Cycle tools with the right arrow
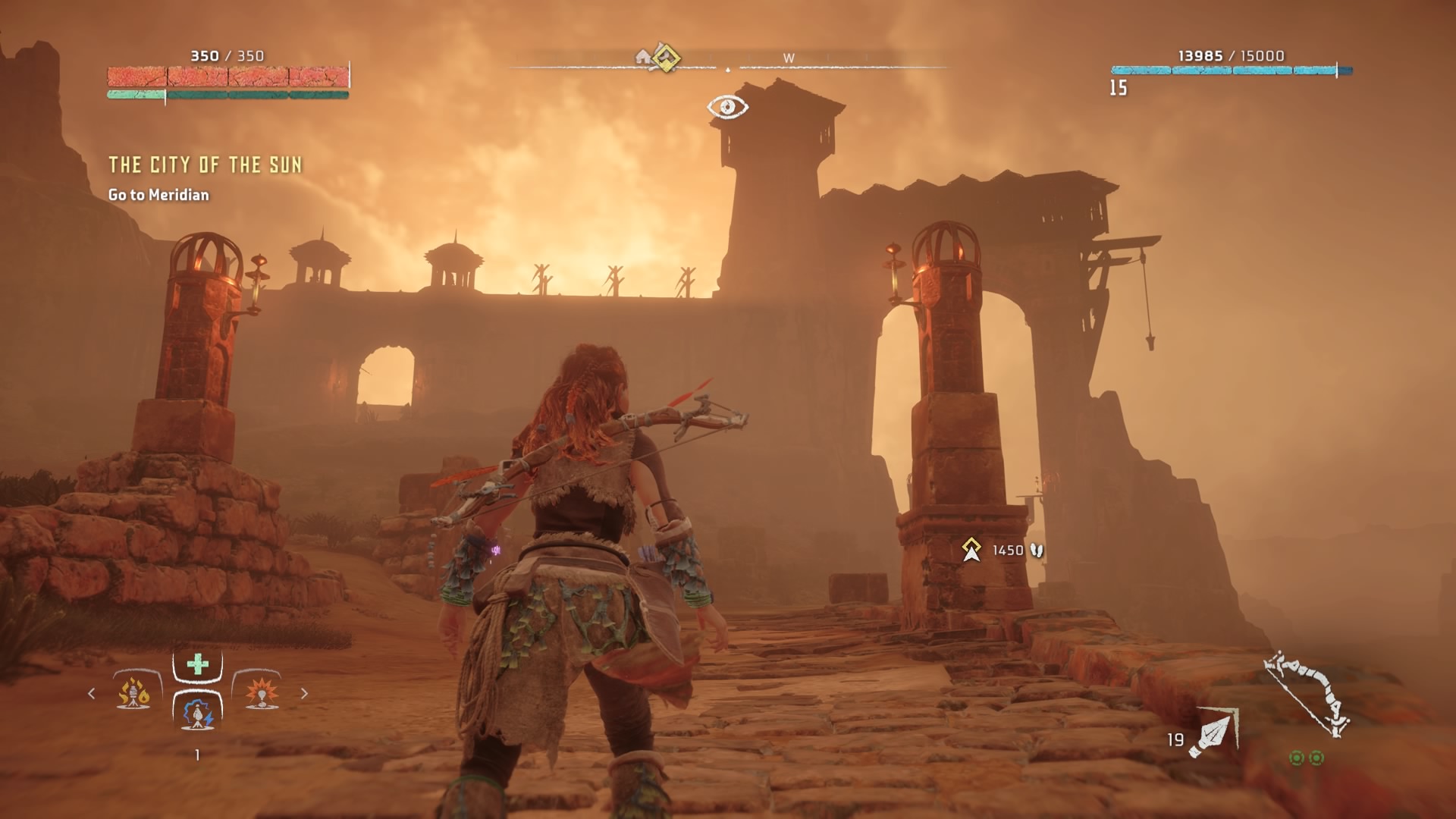The width and height of the screenshot is (1456, 819). pos(304,693)
